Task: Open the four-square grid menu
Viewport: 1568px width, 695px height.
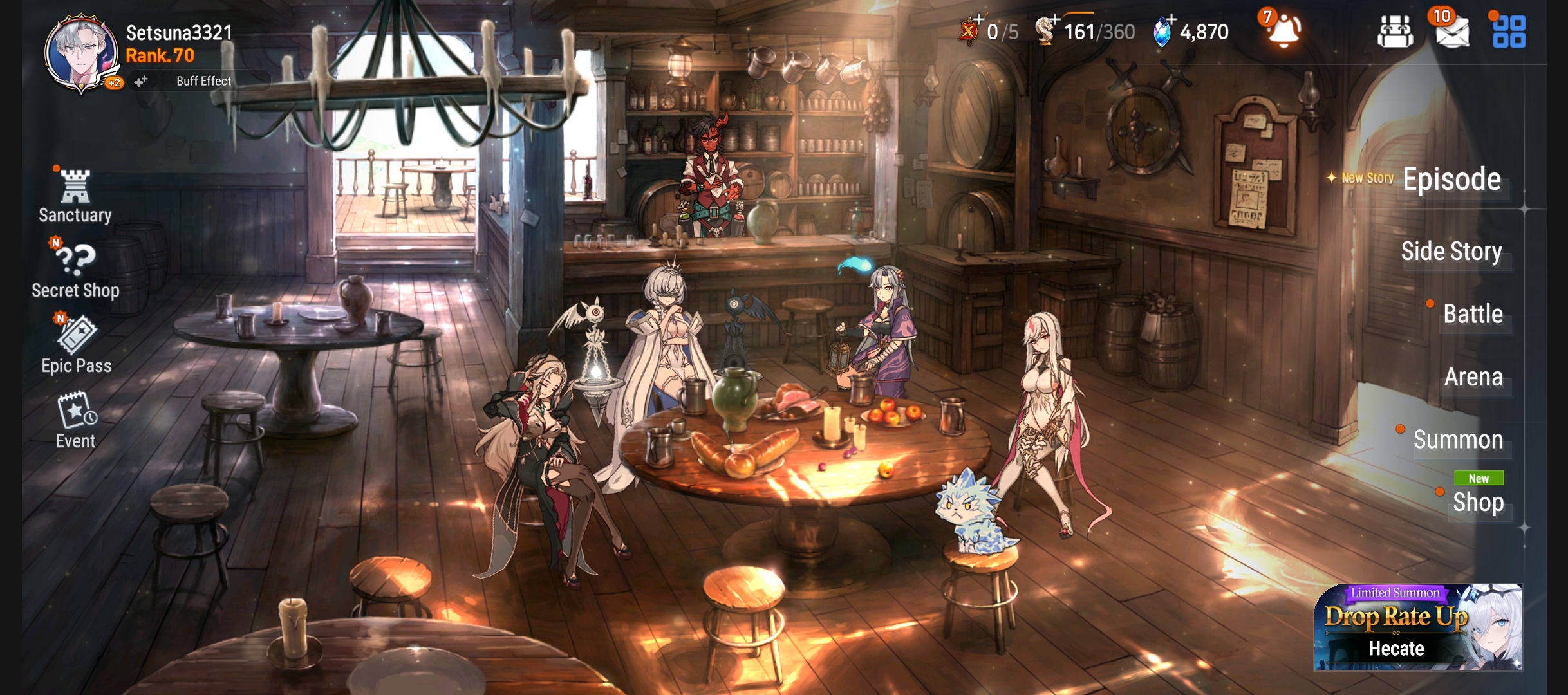Action: tap(1508, 32)
